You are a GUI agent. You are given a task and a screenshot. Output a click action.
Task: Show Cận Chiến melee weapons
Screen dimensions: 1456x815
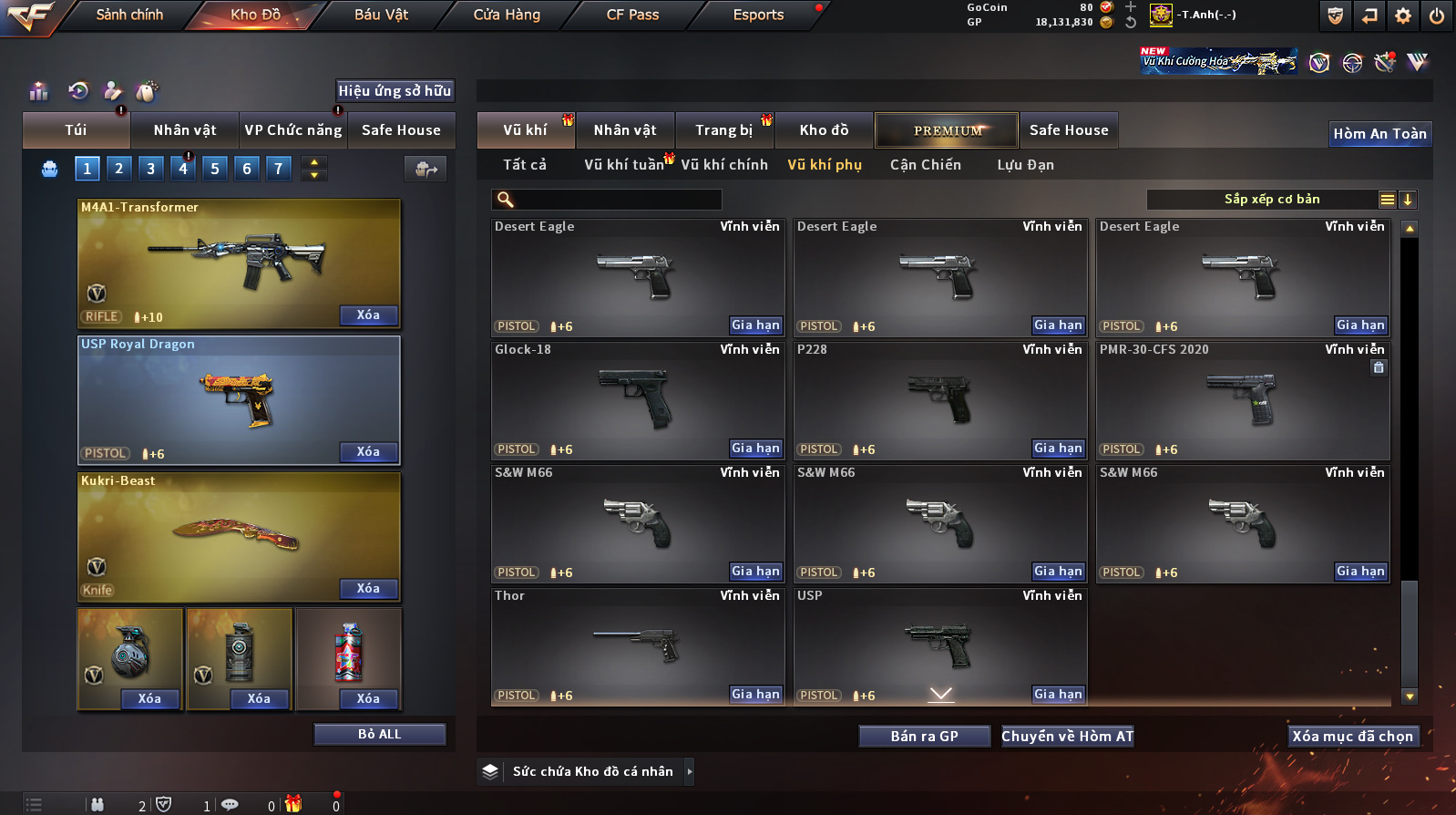pos(925,165)
